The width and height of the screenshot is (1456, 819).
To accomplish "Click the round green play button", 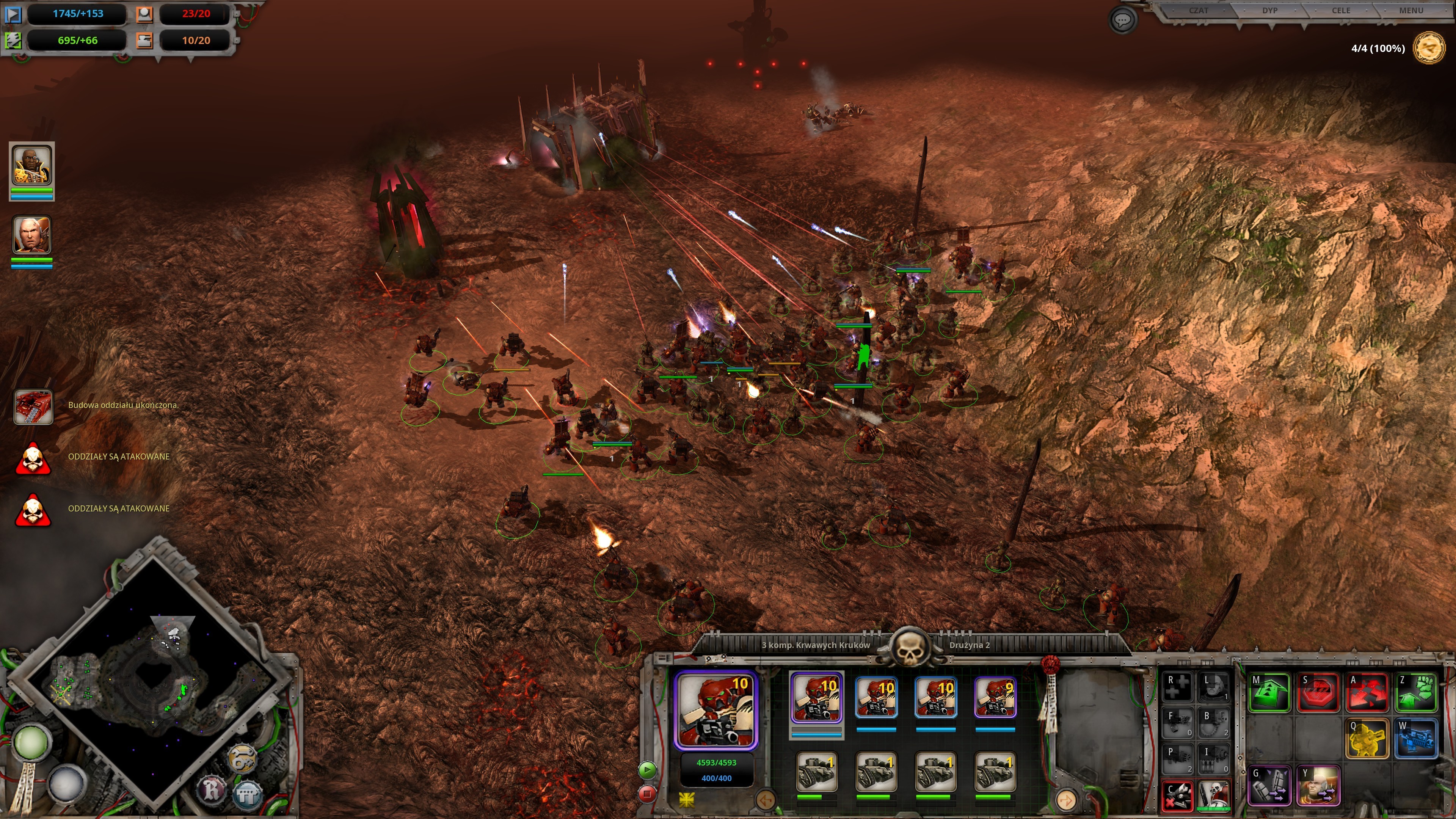I will pos(647,769).
